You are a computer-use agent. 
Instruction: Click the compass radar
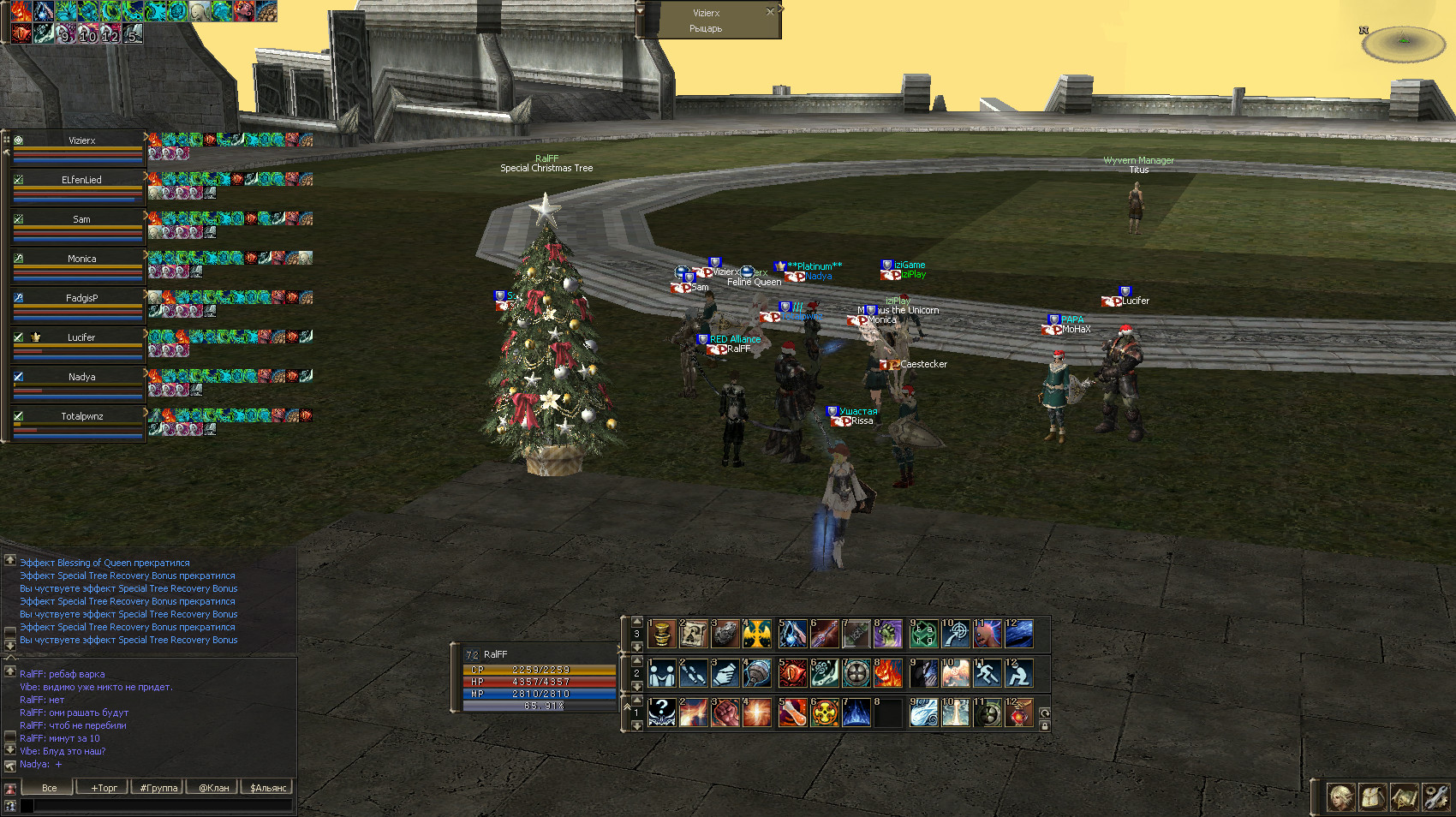[1403, 44]
